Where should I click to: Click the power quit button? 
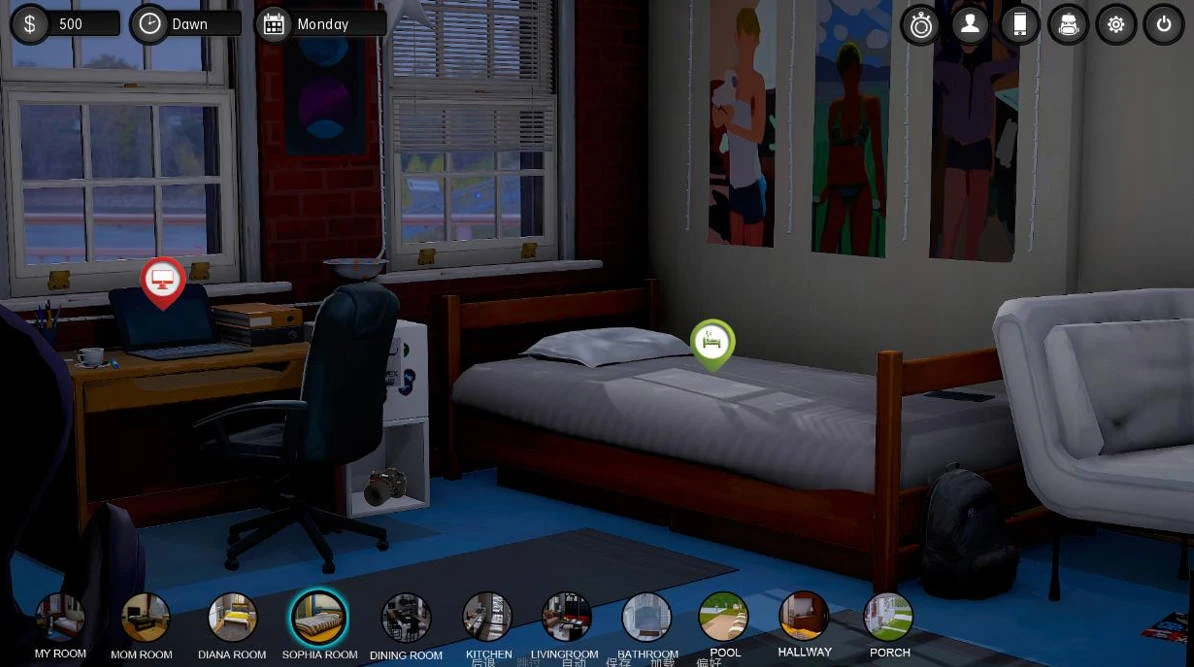coord(1164,25)
